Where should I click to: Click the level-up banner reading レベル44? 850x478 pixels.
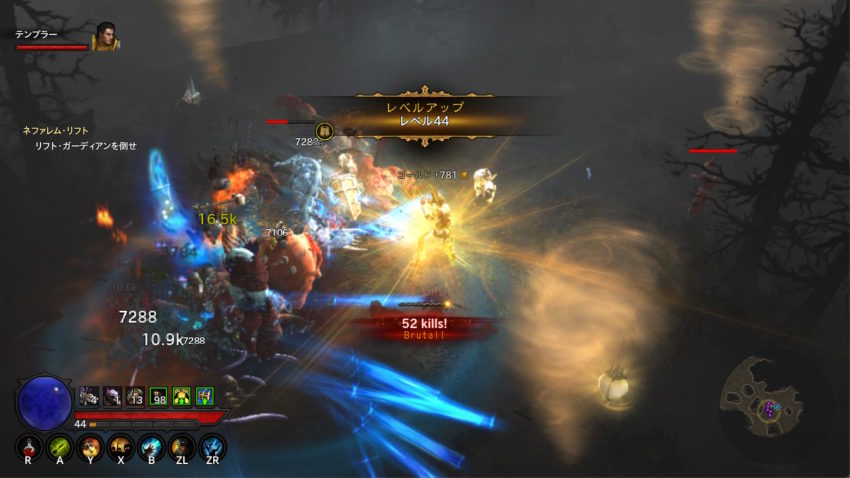coord(425,114)
